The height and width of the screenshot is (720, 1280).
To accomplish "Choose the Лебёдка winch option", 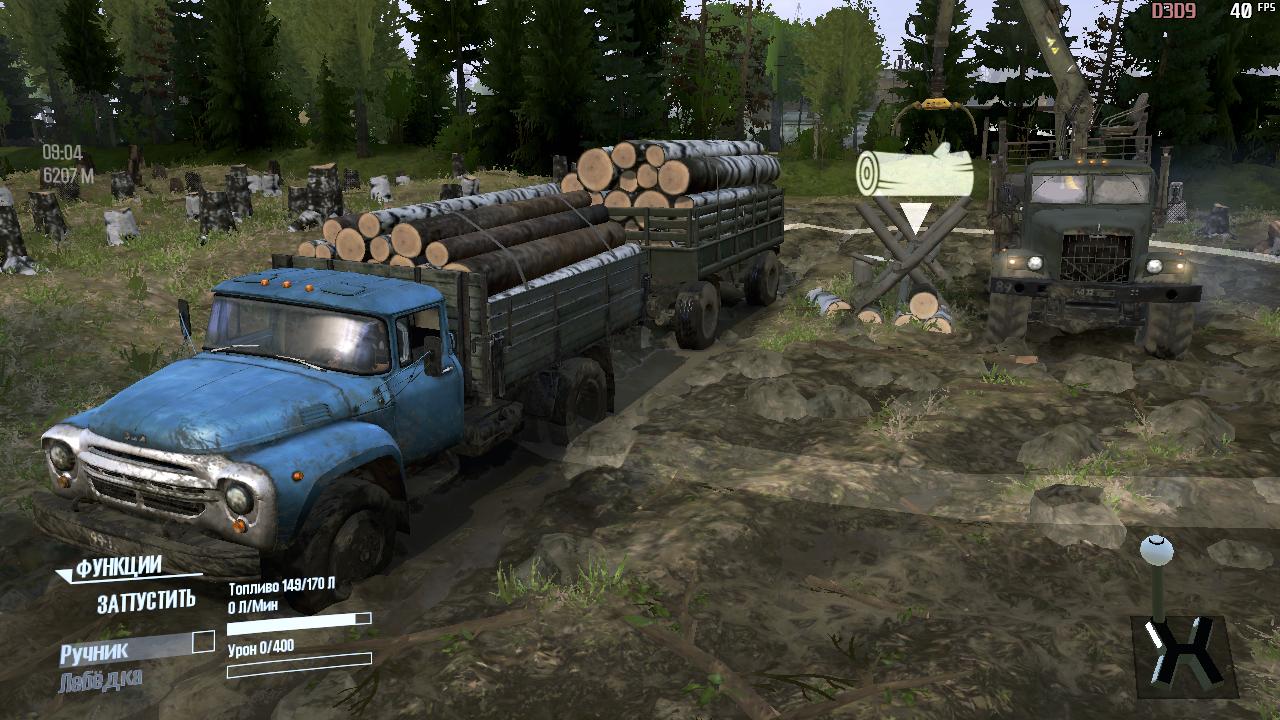I will click(100, 680).
